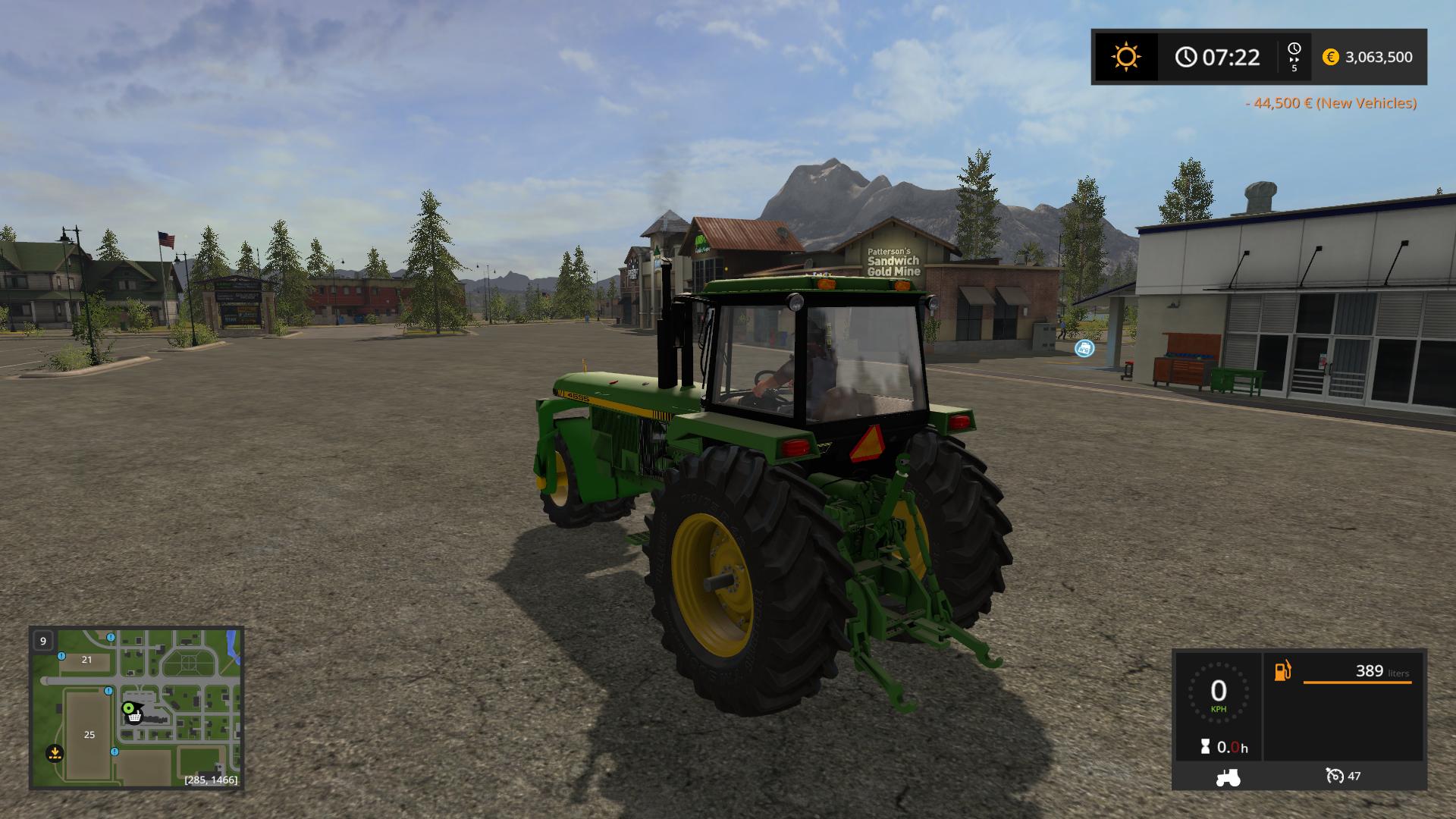Click the yellow unloading point marker on minimap
Image resolution: width=1456 pixels, height=819 pixels.
(54, 752)
